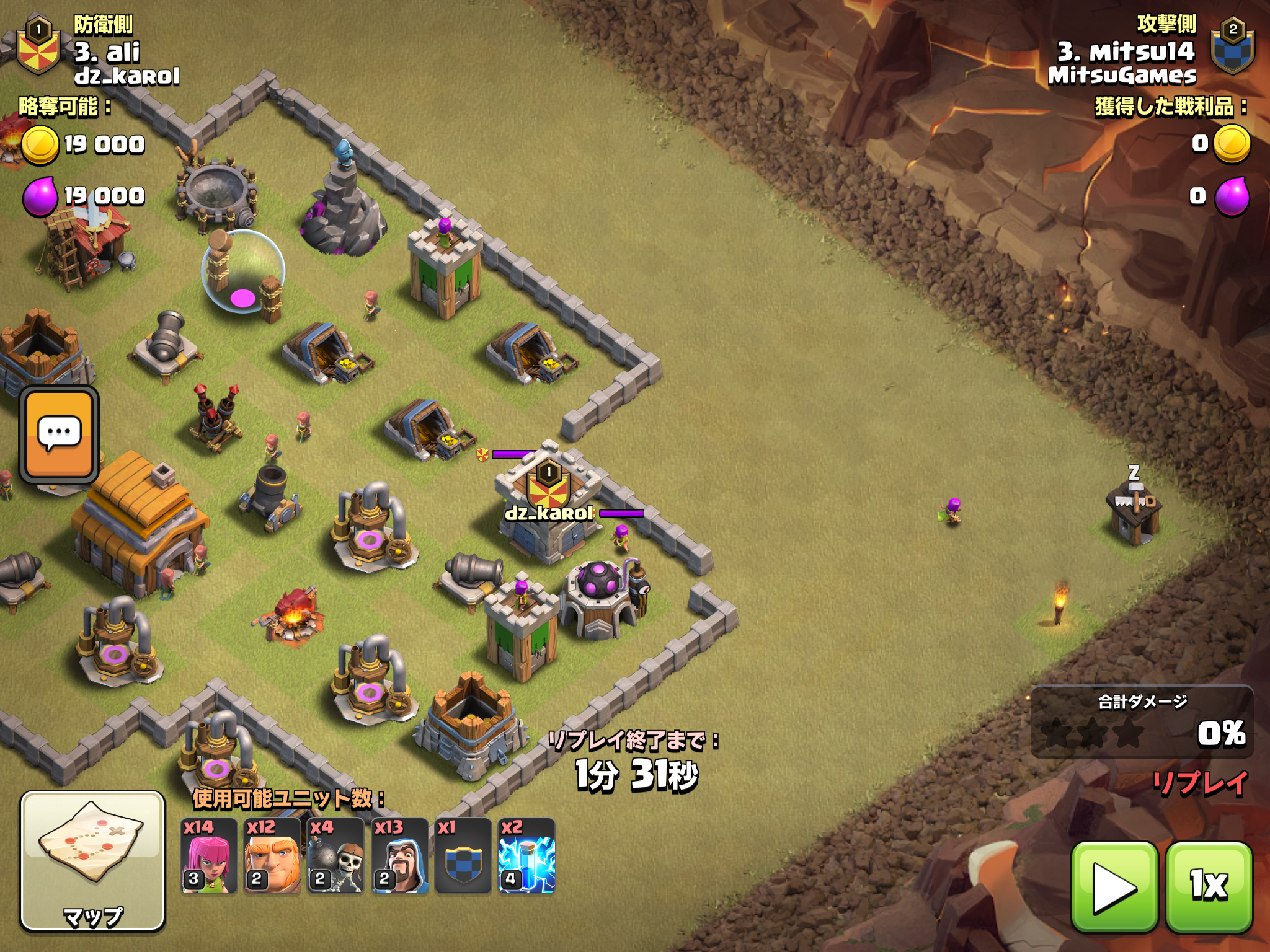Change replay speed with the 1x button
Image resolution: width=1270 pixels, height=952 pixels.
tap(1209, 886)
